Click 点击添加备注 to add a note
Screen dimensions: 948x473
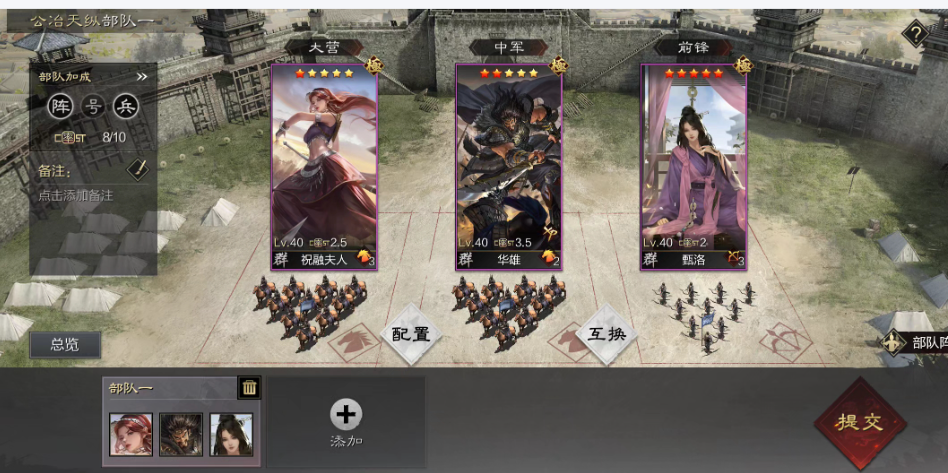click(x=76, y=195)
